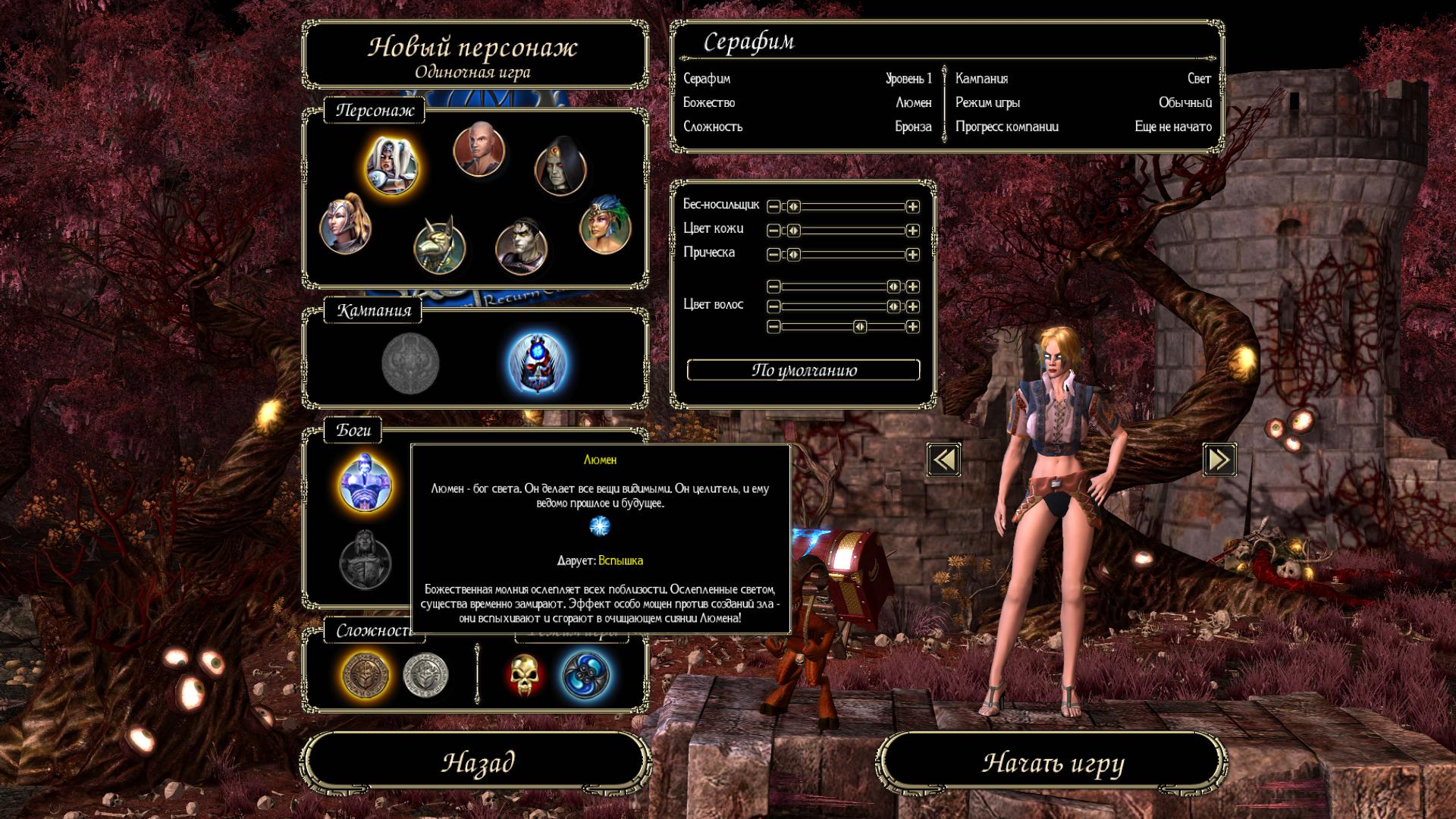
Task: Choose the Lumen god icon
Action: 365,482
